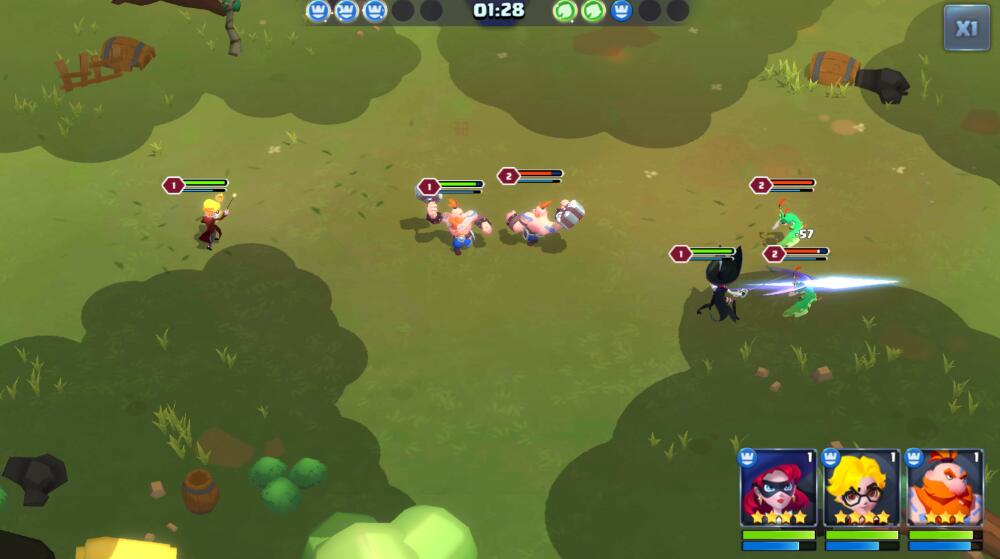The width and height of the screenshot is (1000, 559).
Task: Choose the blonde hero with glasses card
Action: coord(861,488)
